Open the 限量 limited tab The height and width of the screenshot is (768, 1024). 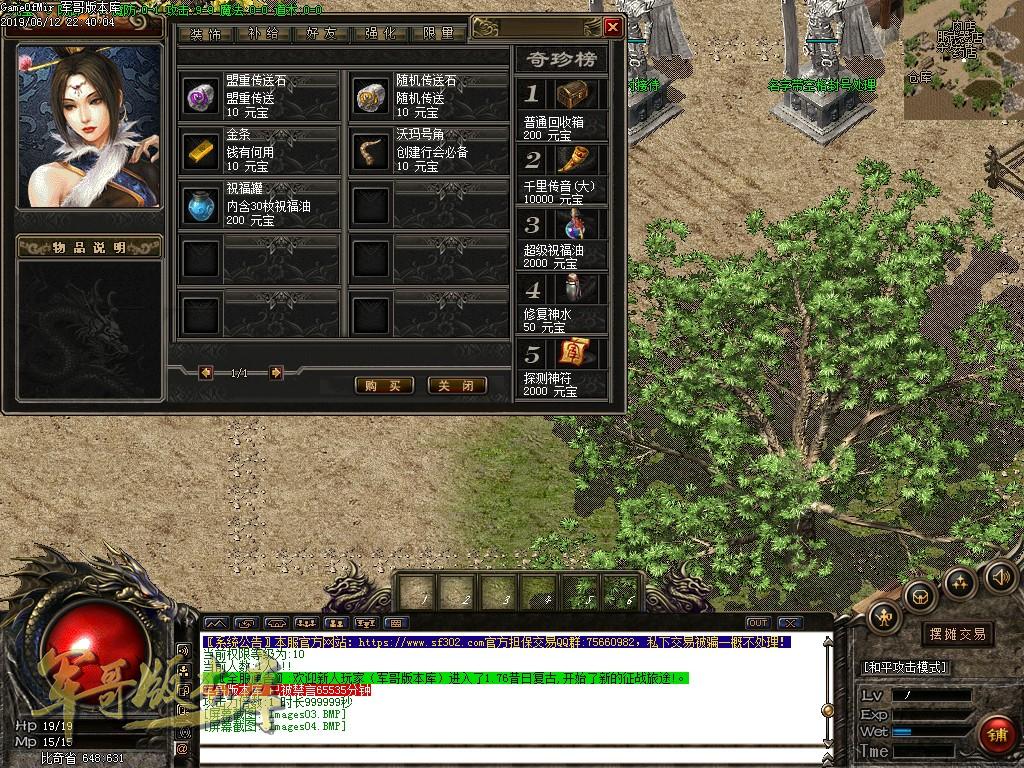(438, 33)
